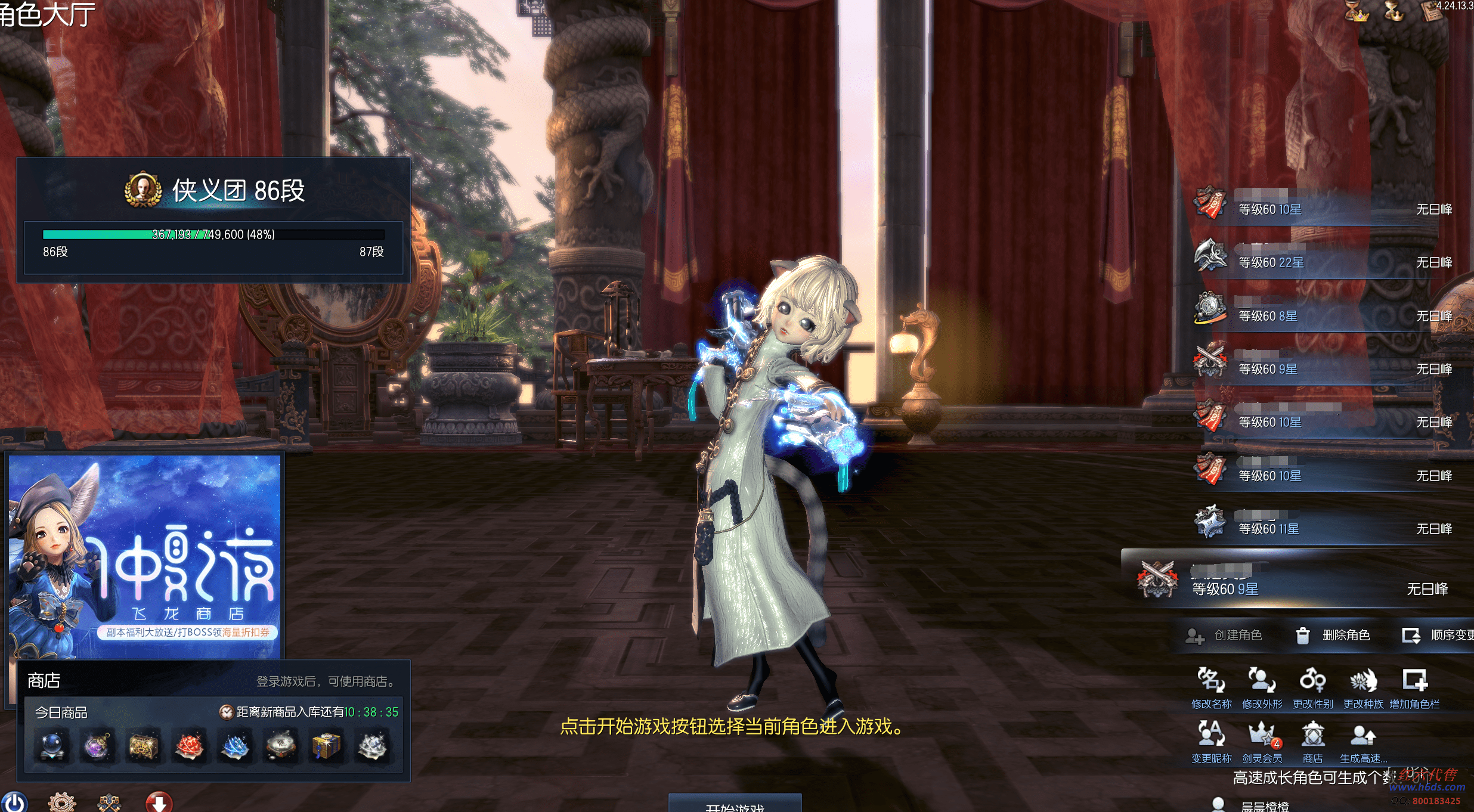Select the golden treasure chest shop item
The height and width of the screenshot is (812, 1474).
click(144, 746)
